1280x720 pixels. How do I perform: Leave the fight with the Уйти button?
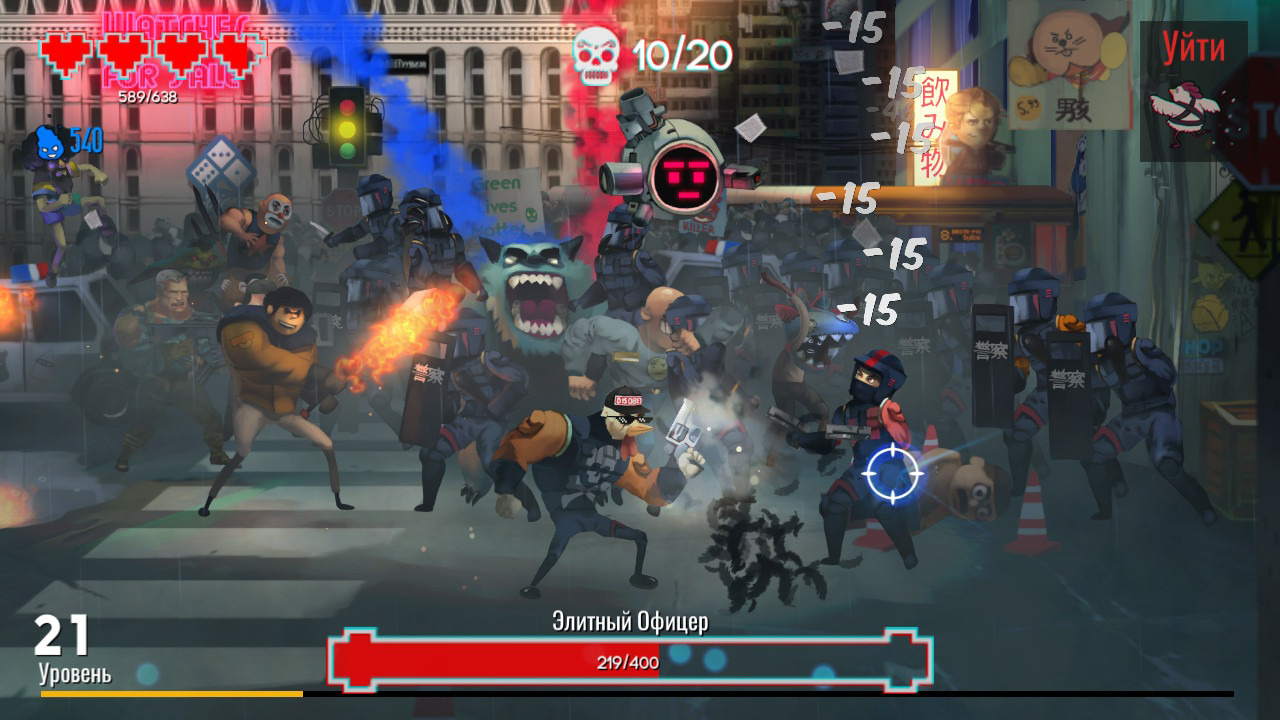click(x=1193, y=90)
